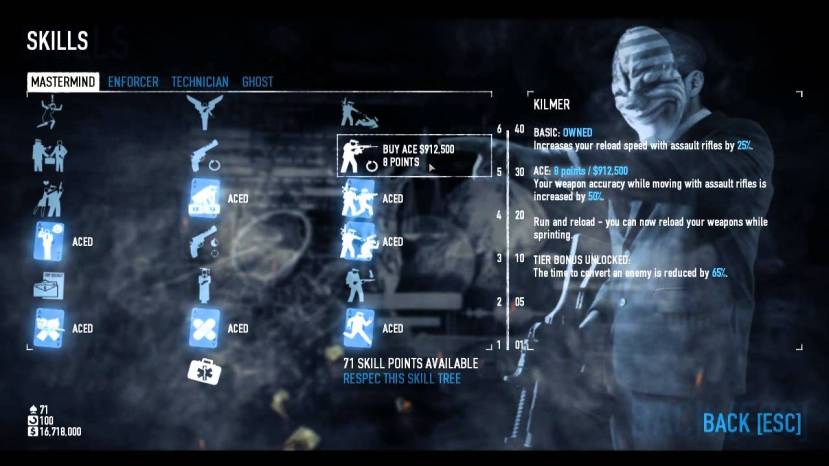The width and height of the screenshot is (829, 466).
Task: Select the Ghost skill tree tab
Action: [257, 82]
